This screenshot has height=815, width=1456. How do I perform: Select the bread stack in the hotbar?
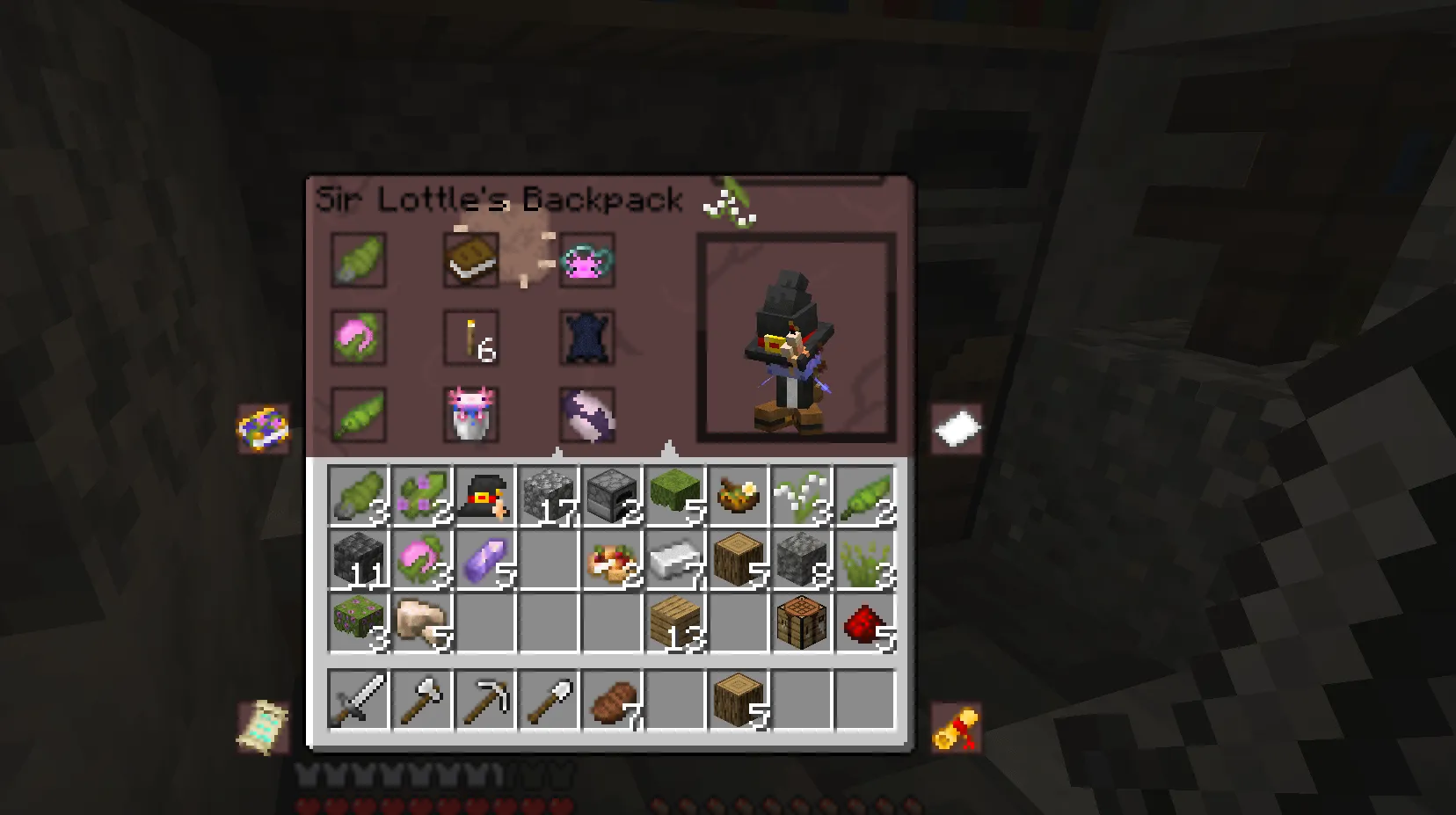pyautogui.click(x=612, y=701)
